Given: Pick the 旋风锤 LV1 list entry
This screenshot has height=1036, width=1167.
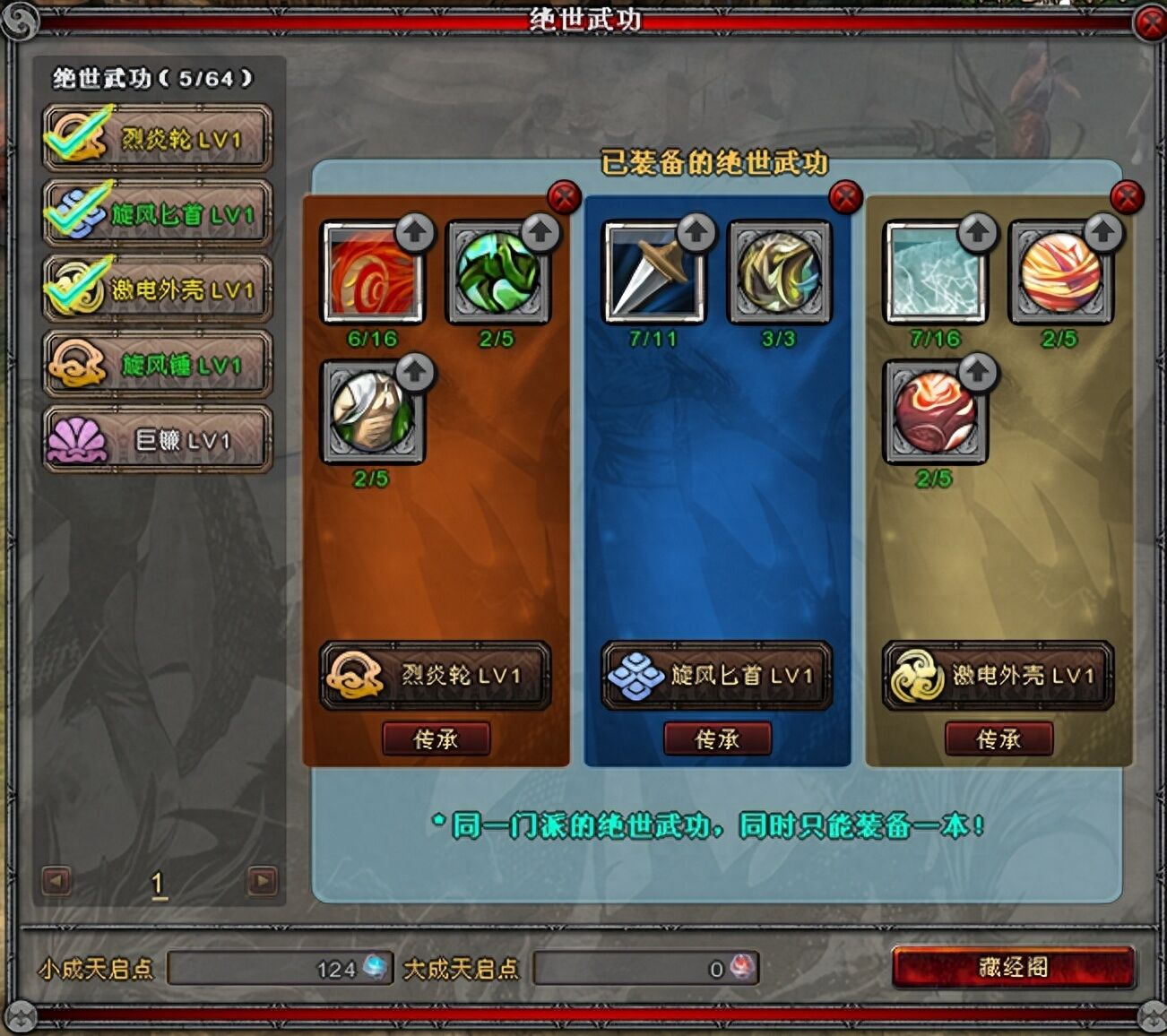Looking at the screenshot, I should tap(157, 365).
